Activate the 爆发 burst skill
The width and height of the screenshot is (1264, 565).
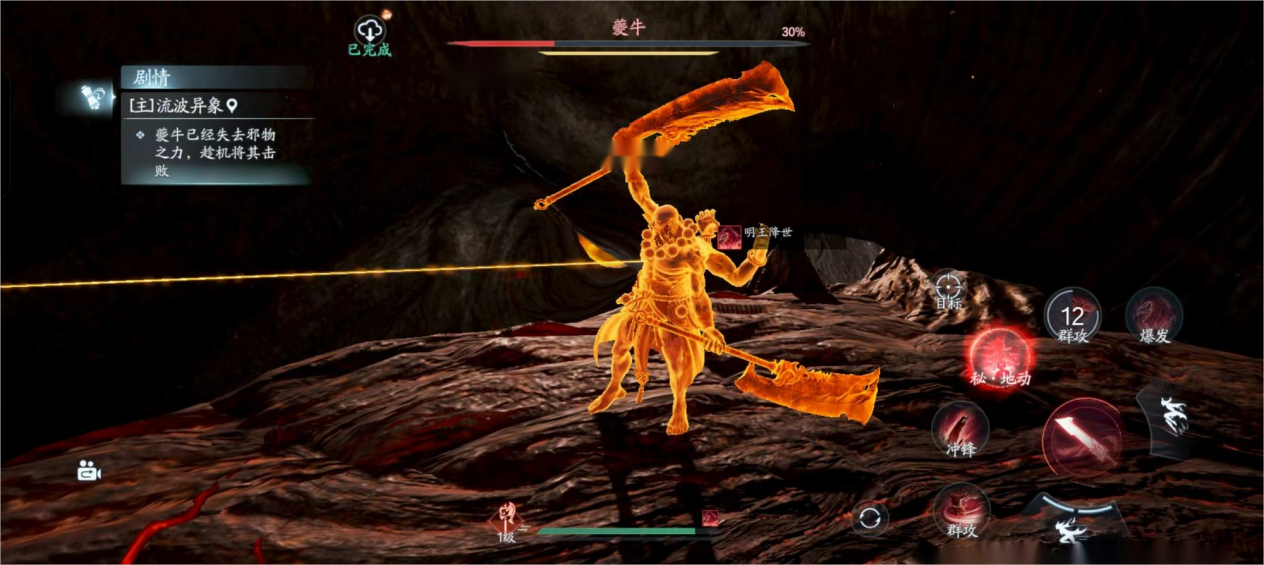pos(1154,316)
